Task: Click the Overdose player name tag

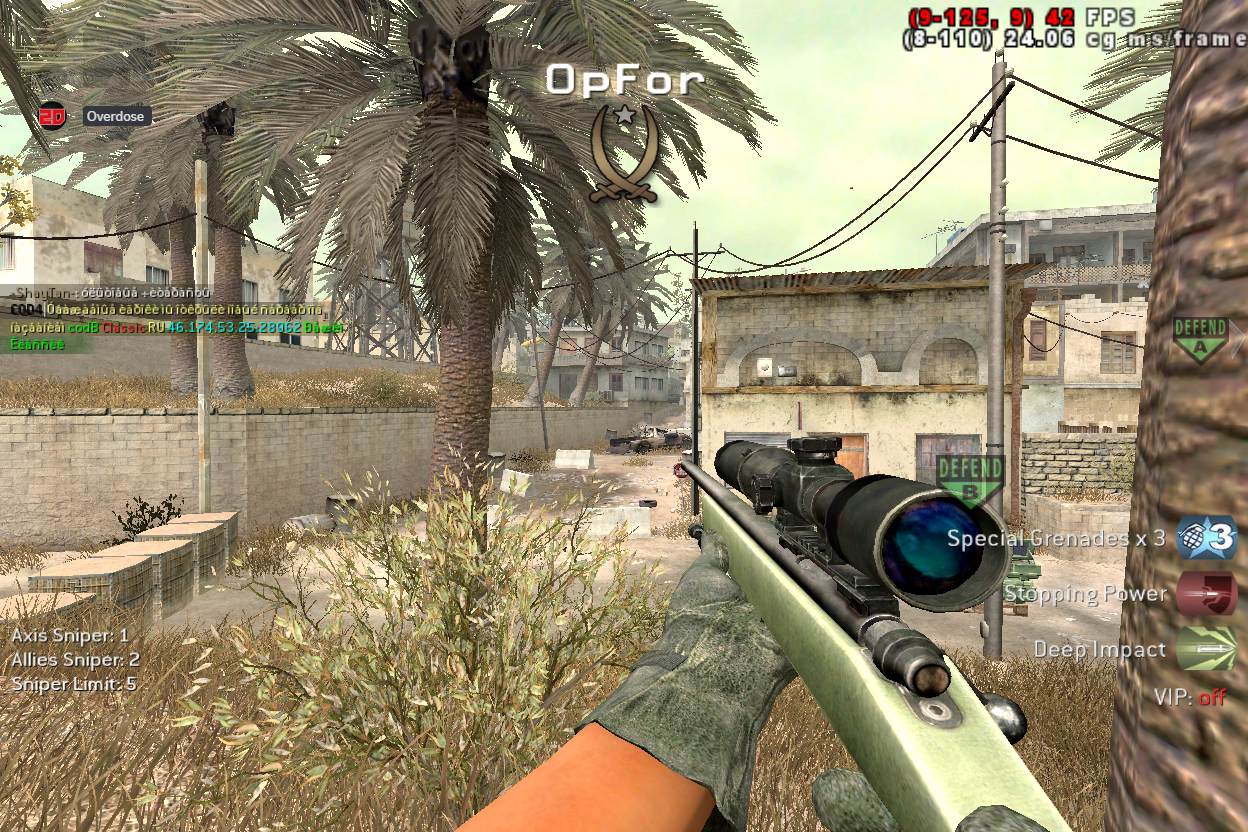Action: pos(116,117)
